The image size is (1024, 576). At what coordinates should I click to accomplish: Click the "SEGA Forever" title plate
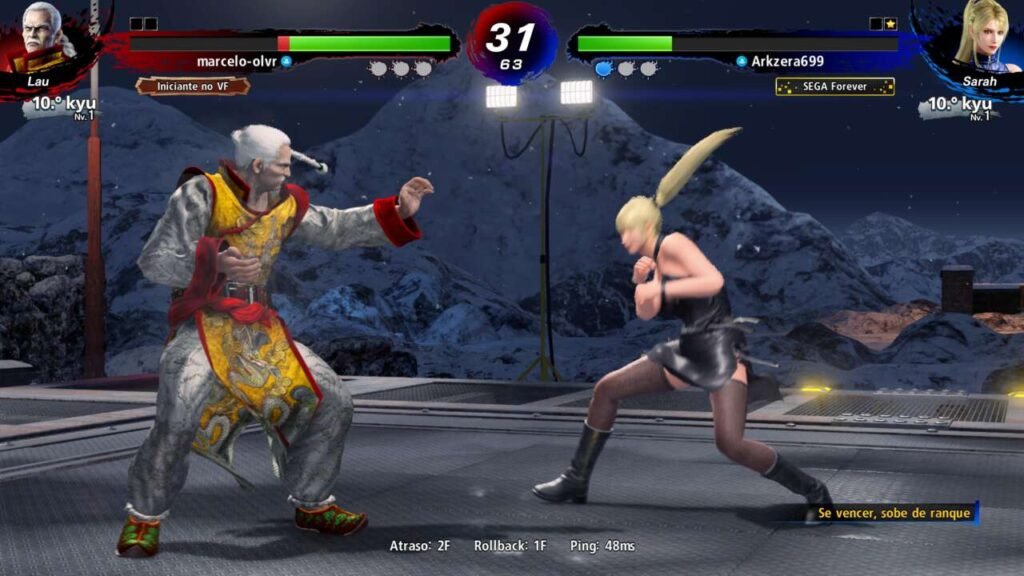tap(835, 87)
